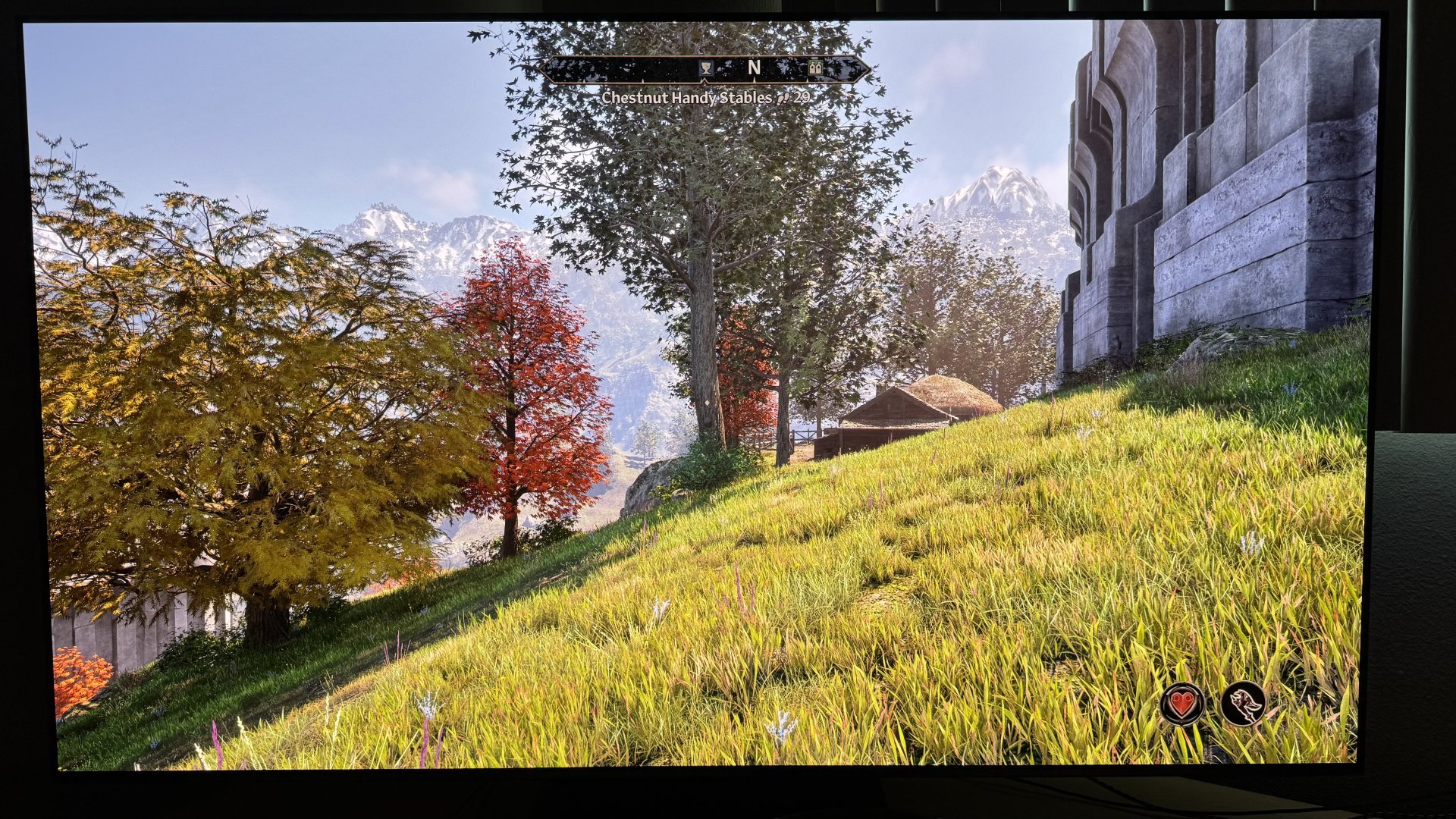
Task: Activate the red heart spell icon
Action: tap(1181, 703)
